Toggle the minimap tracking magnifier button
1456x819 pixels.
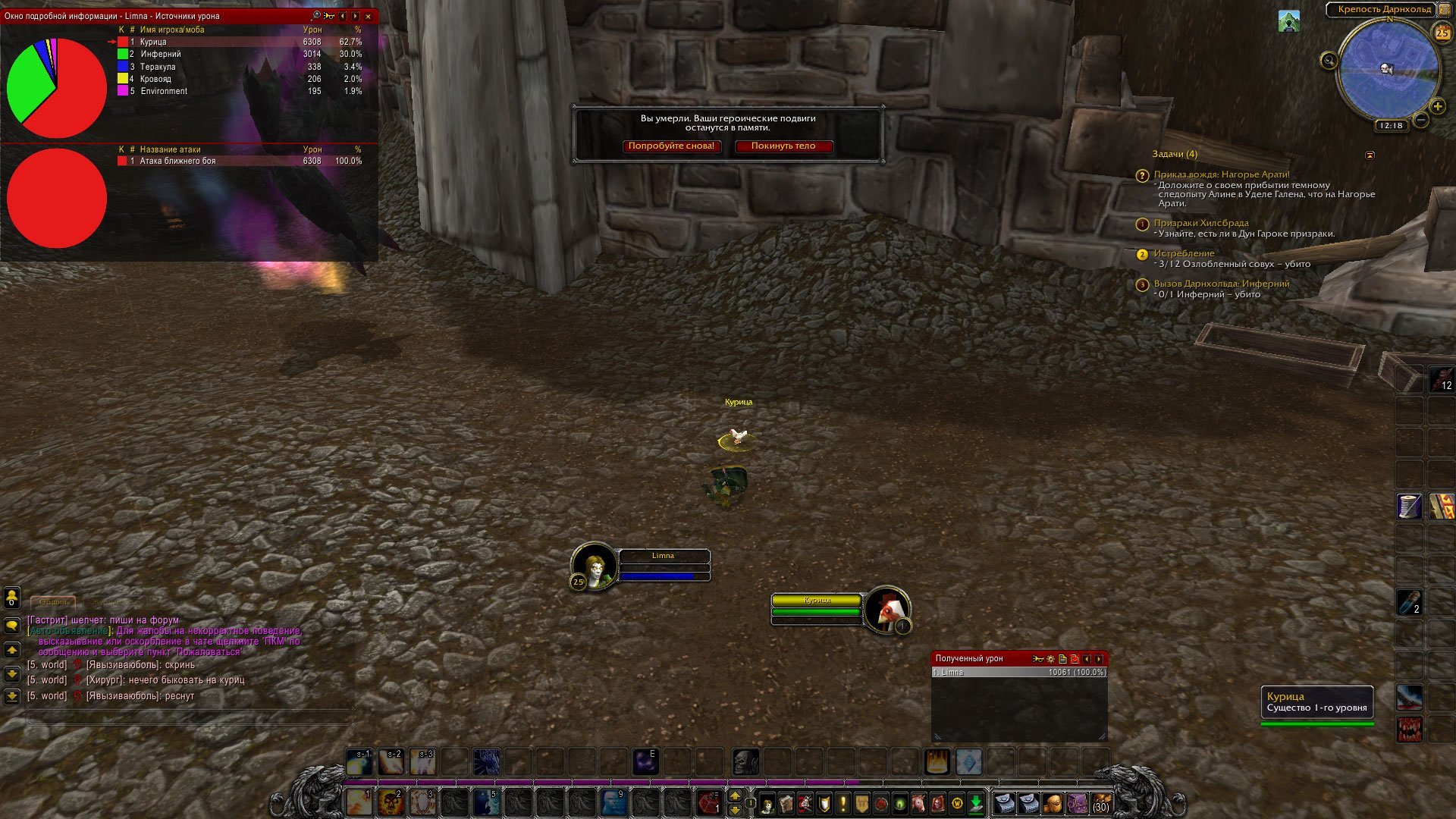pos(1329,61)
